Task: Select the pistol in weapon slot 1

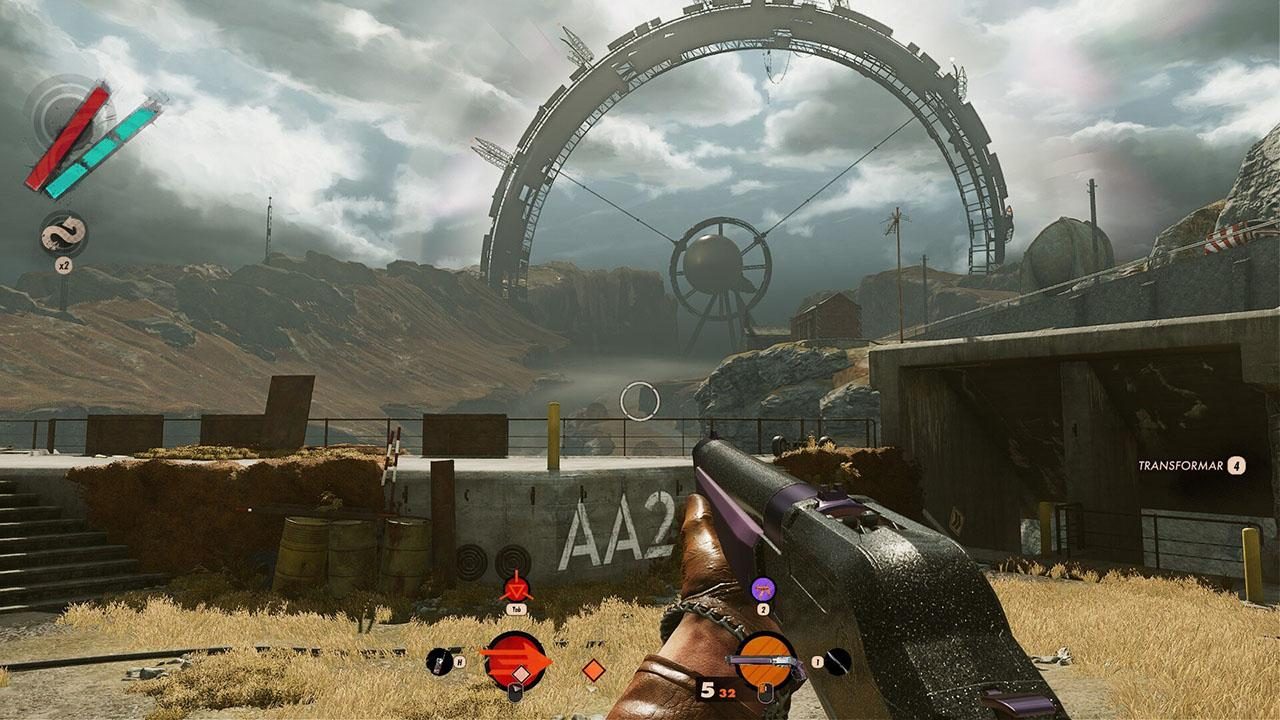Action: point(768,660)
